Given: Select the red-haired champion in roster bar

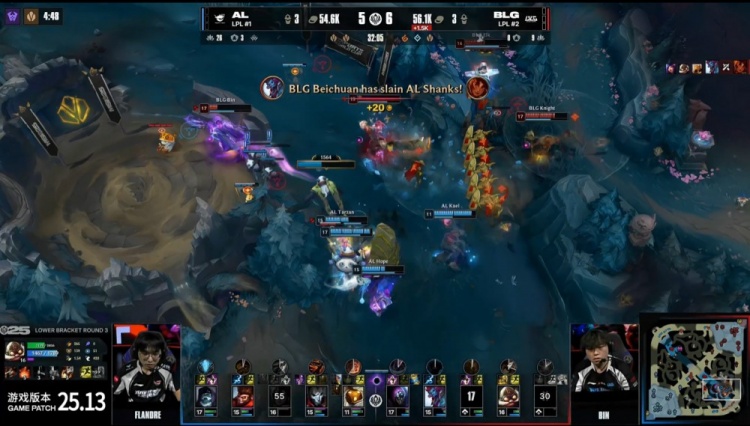Looking at the screenshot, I should 243,397.
